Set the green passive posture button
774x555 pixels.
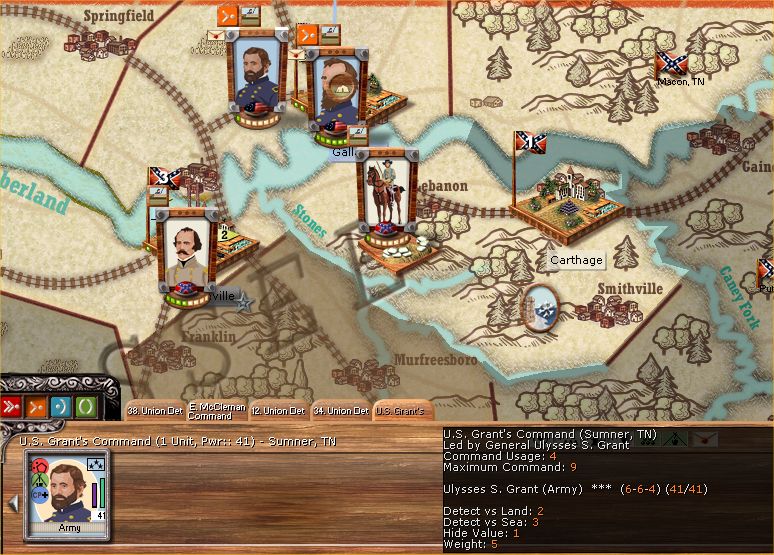86,406
